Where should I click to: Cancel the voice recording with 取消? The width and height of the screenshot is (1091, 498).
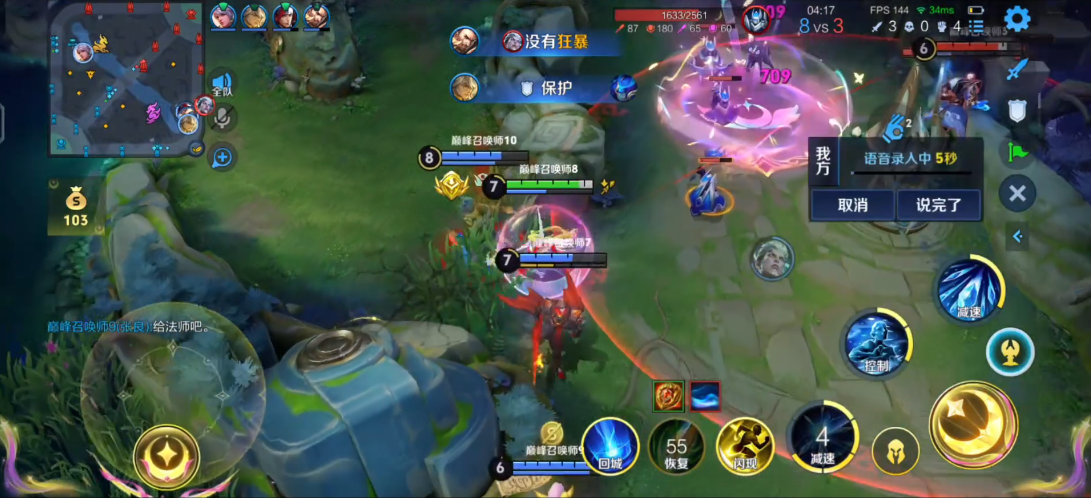tap(852, 205)
